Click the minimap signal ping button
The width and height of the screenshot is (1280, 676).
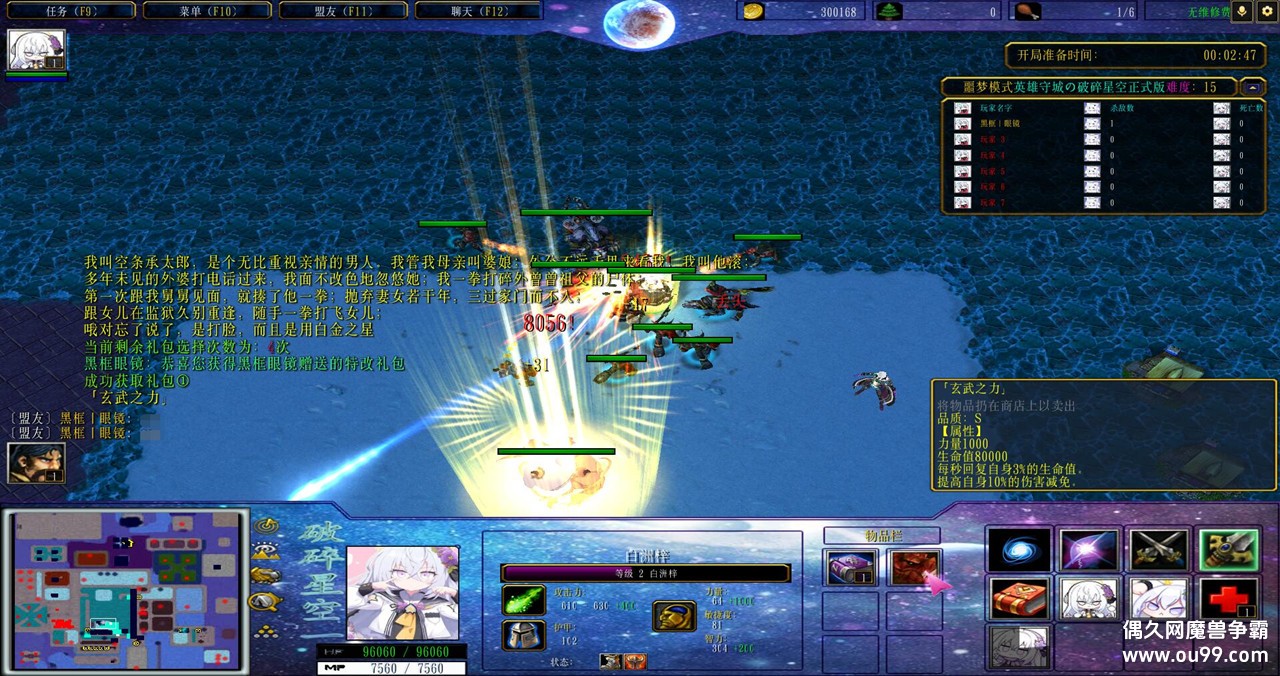click(x=265, y=525)
